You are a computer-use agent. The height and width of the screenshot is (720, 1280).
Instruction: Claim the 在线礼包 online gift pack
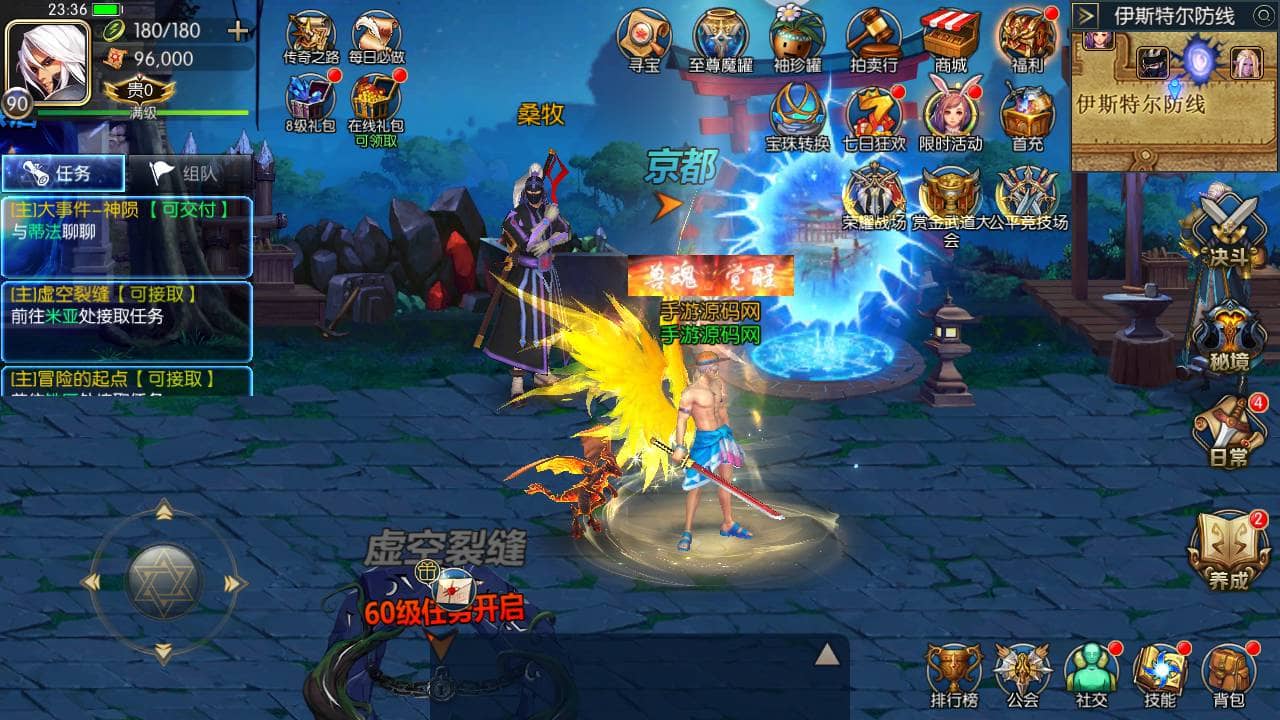click(x=375, y=105)
